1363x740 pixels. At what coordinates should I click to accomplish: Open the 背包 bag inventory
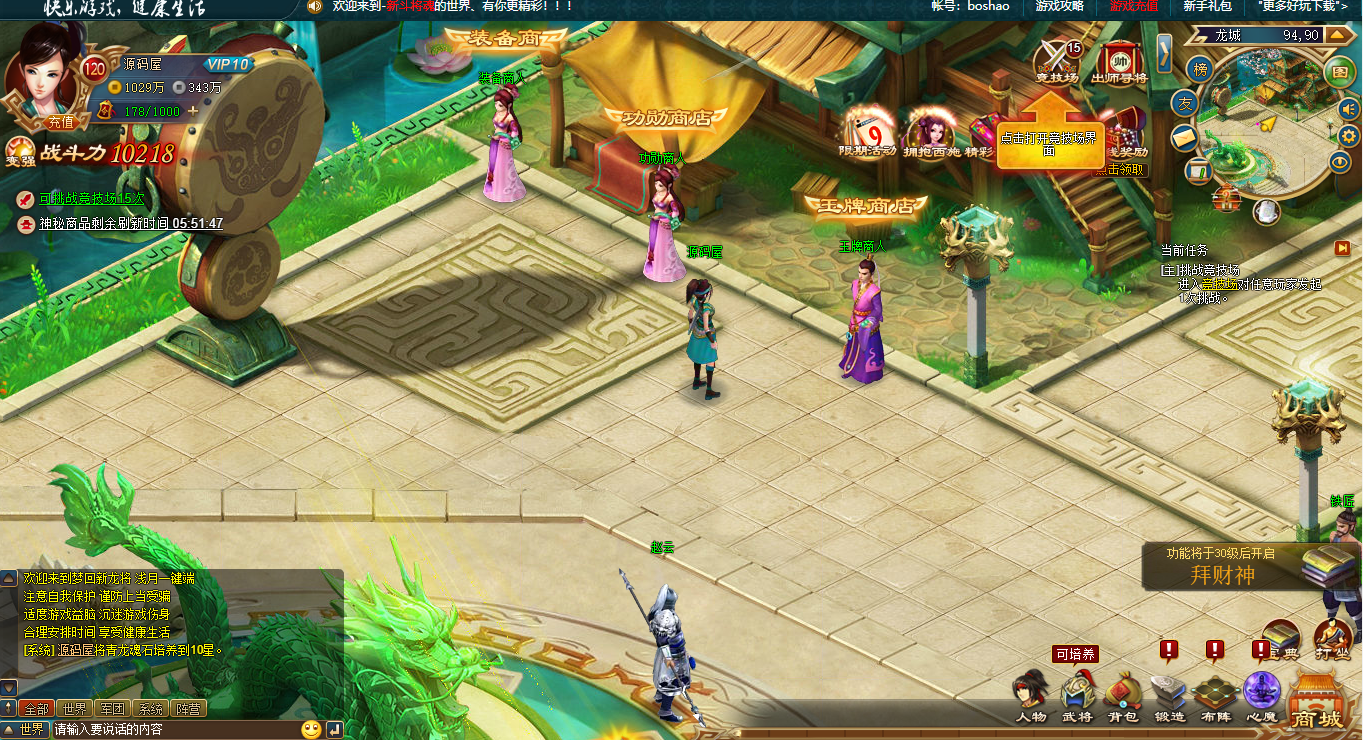pyautogui.click(x=1123, y=695)
